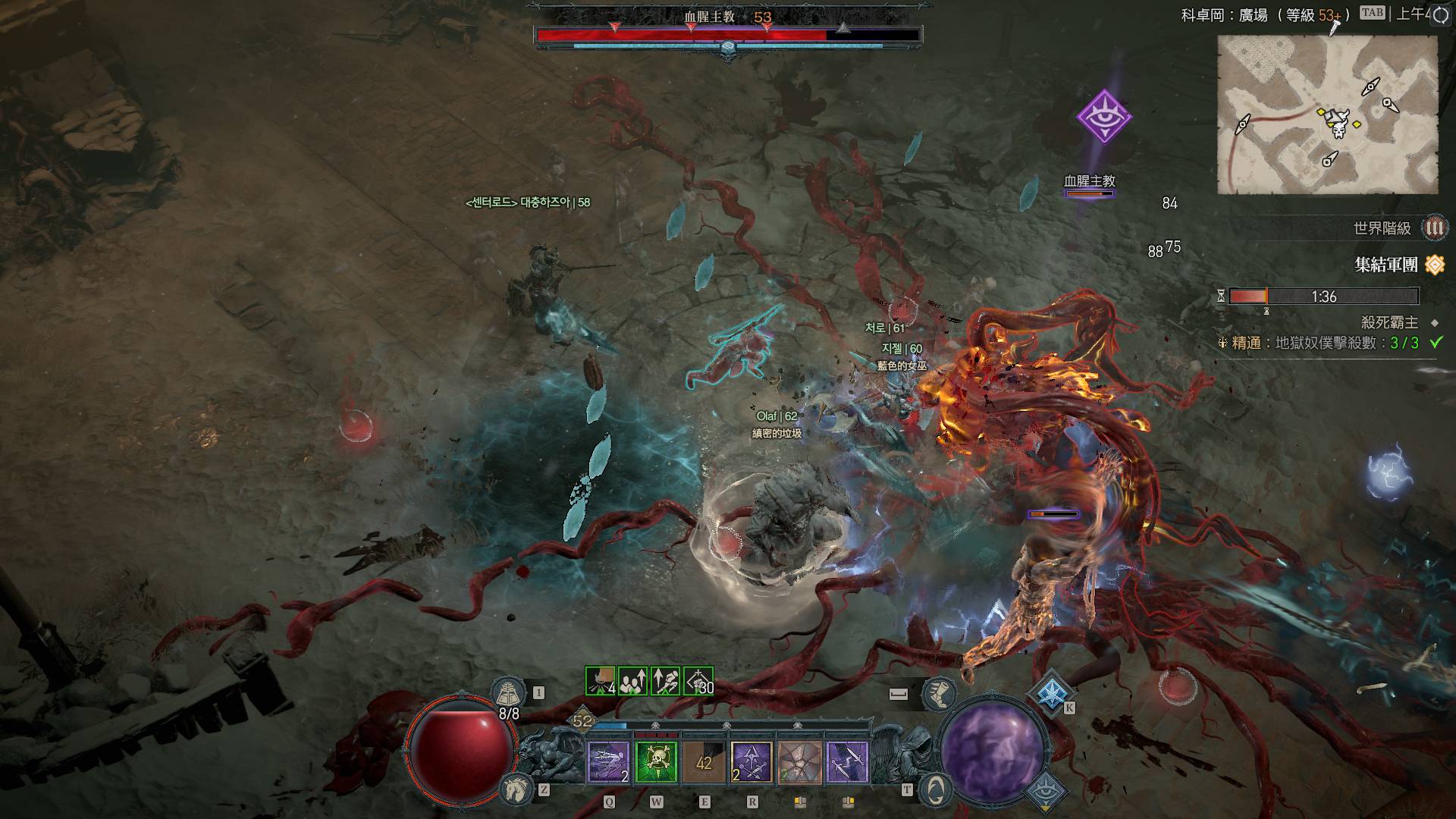The height and width of the screenshot is (819, 1456).
Task: Inspect the fist buff icon showing 30
Action: [x=698, y=681]
